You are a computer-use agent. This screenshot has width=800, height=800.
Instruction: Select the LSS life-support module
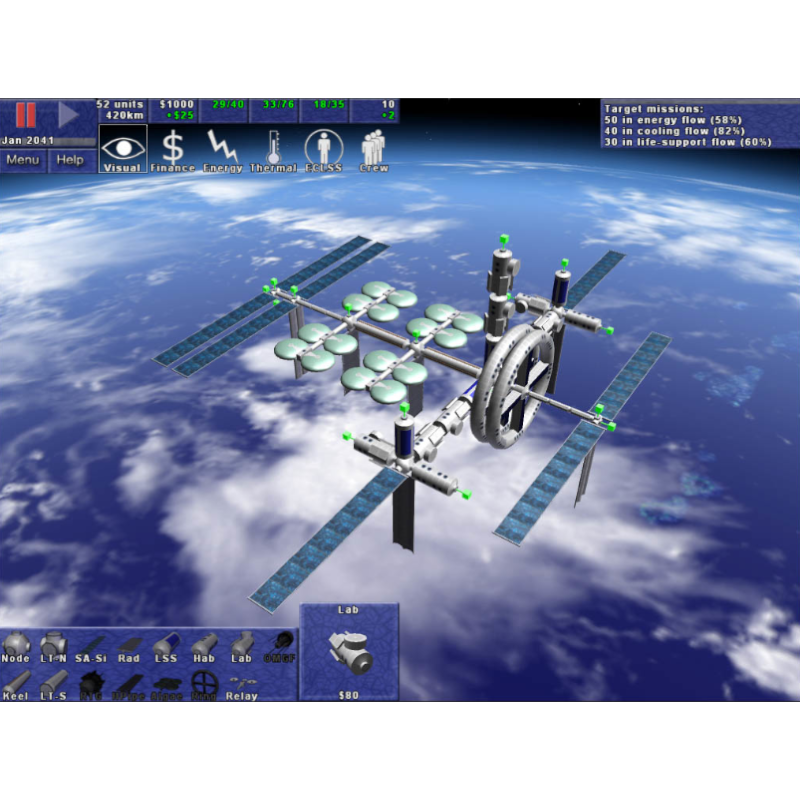(166, 646)
